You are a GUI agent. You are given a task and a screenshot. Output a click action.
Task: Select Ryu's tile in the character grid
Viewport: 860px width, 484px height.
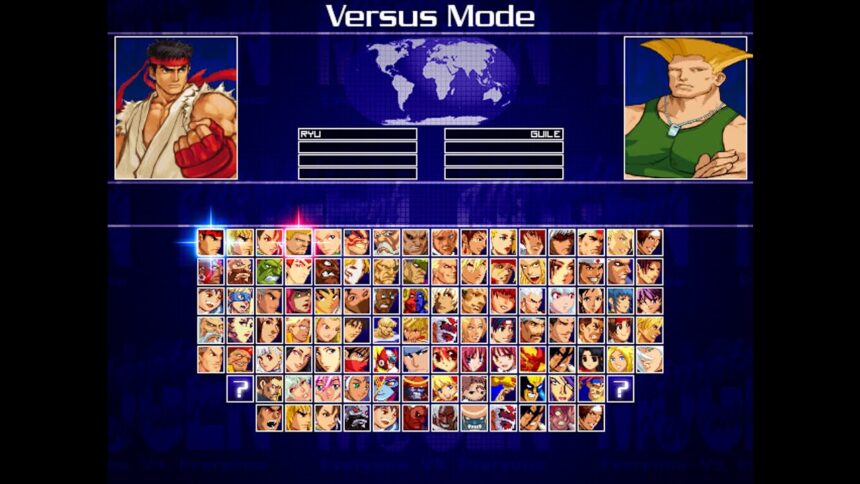click(x=210, y=242)
